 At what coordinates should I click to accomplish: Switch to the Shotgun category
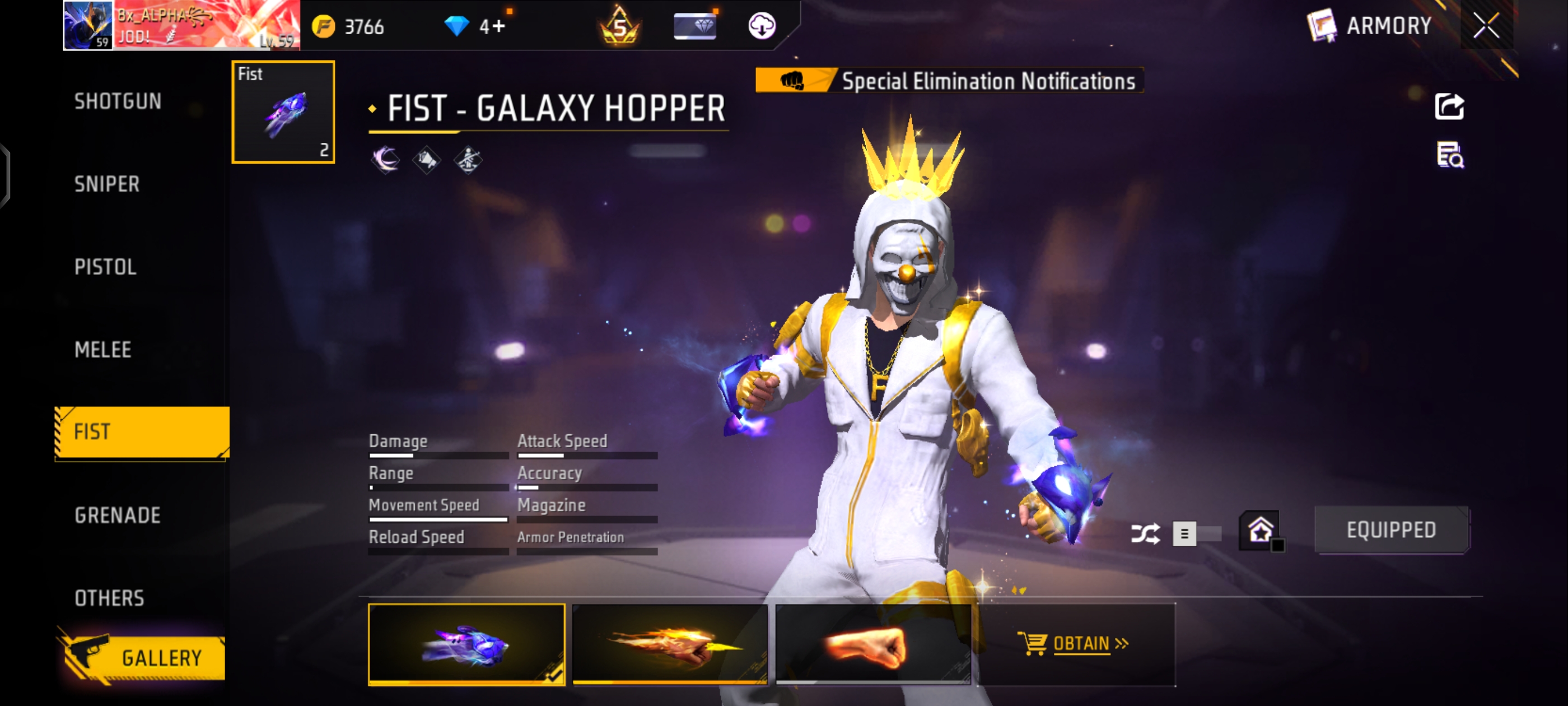click(x=118, y=101)
